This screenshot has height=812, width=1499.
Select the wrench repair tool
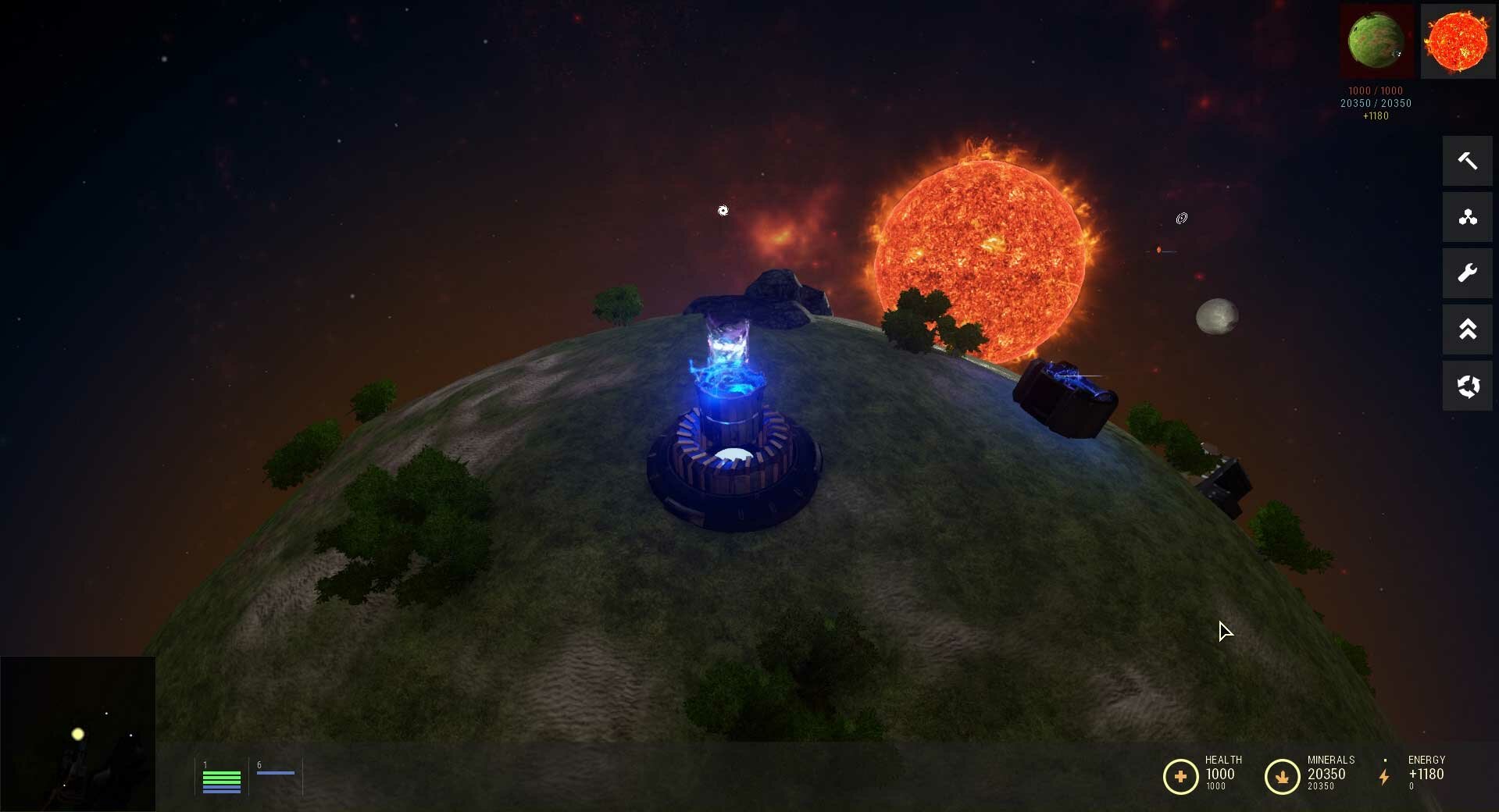[1467, 273]
